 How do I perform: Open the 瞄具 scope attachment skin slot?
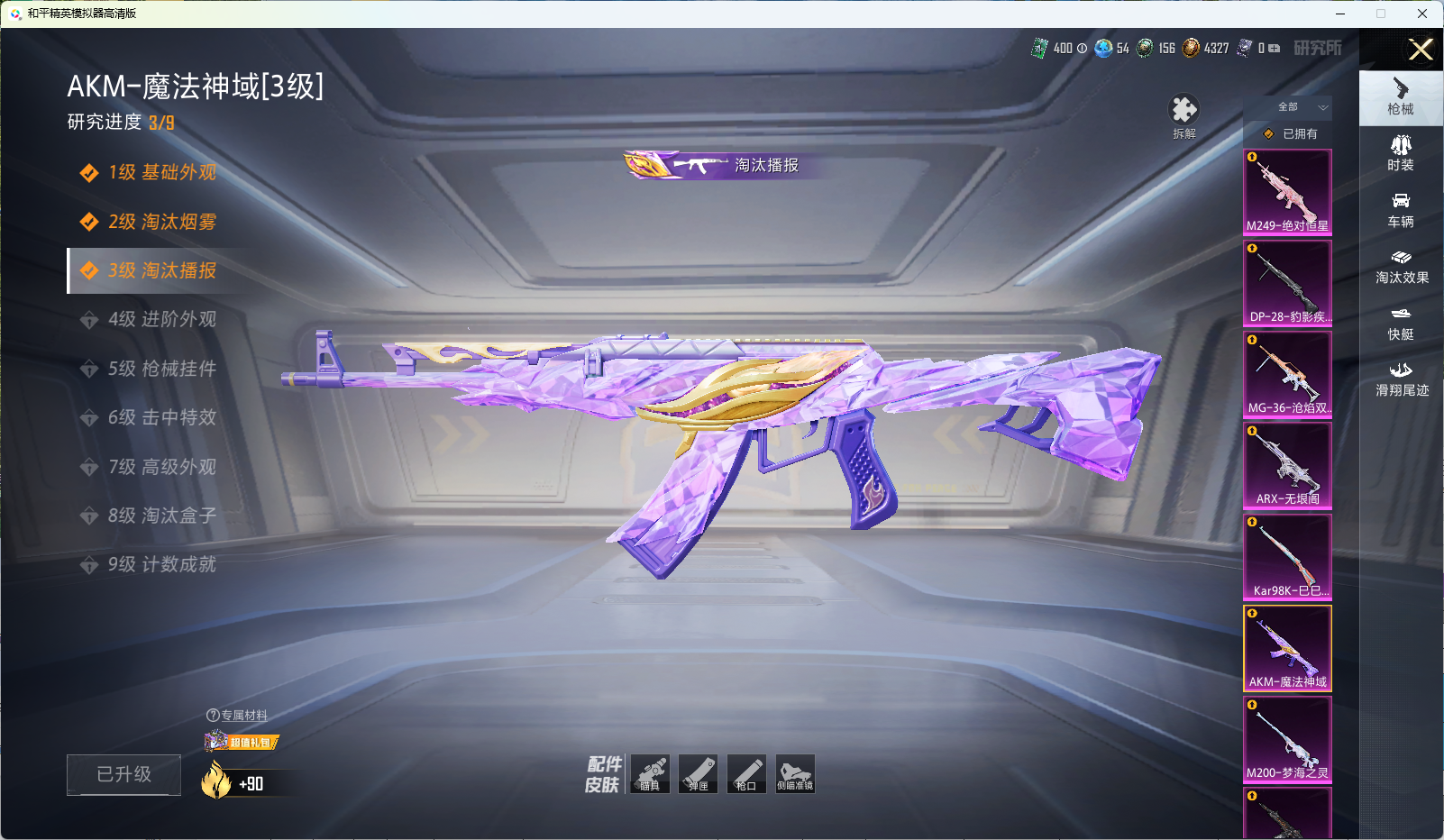(650, 774)
